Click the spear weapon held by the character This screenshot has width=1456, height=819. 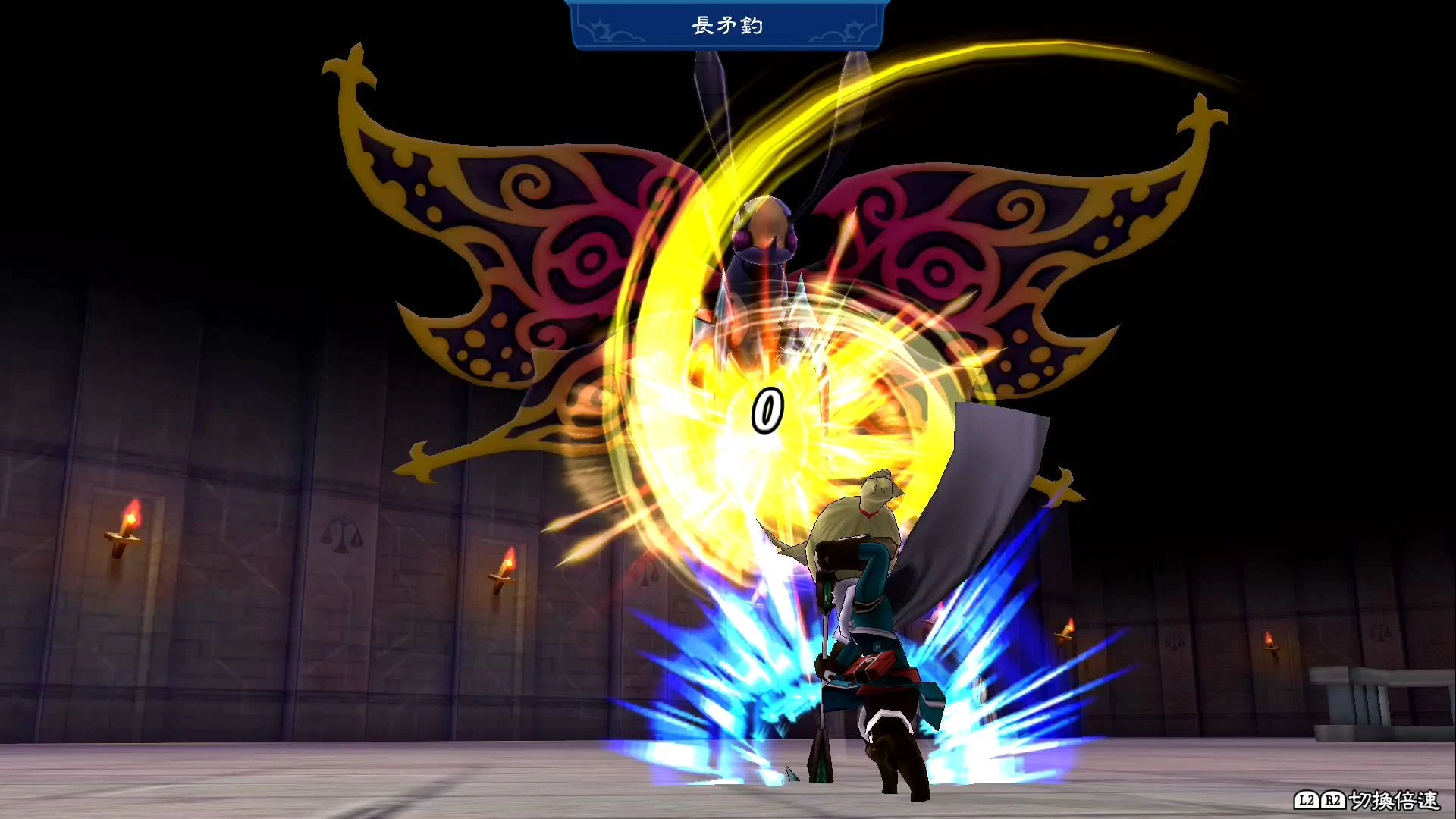823,682
